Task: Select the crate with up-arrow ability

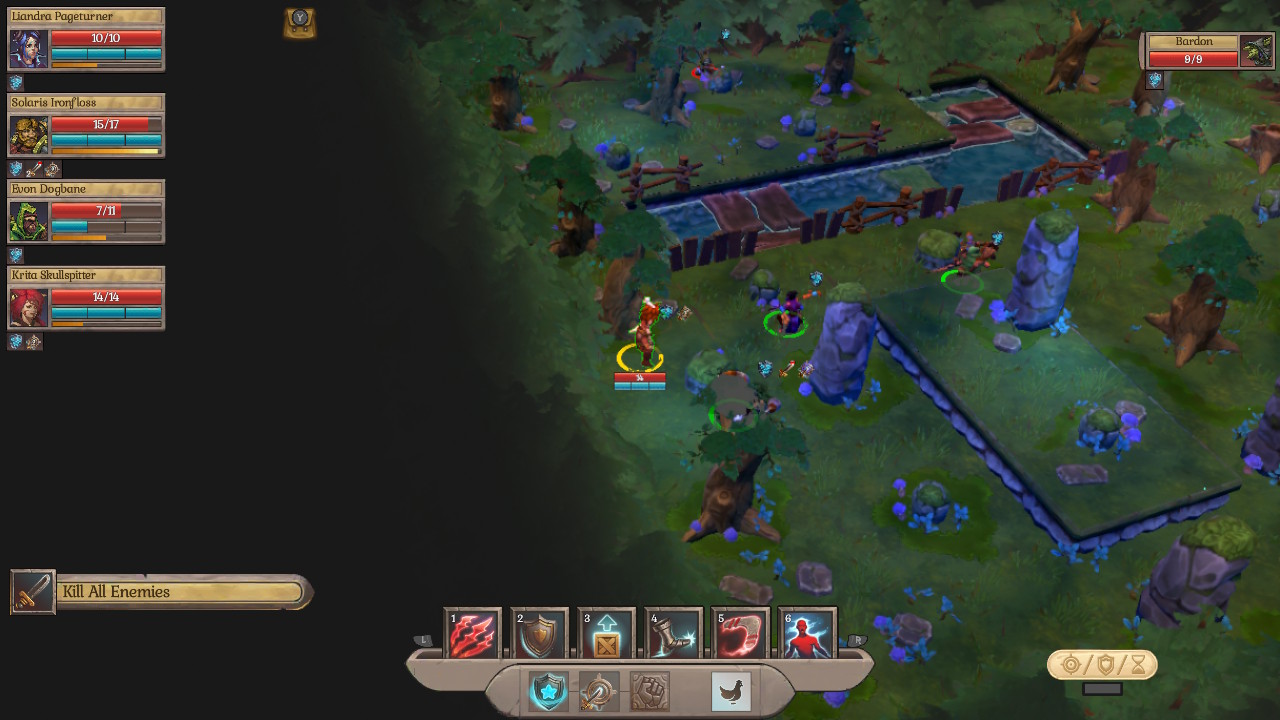Action: pos(606,634)
